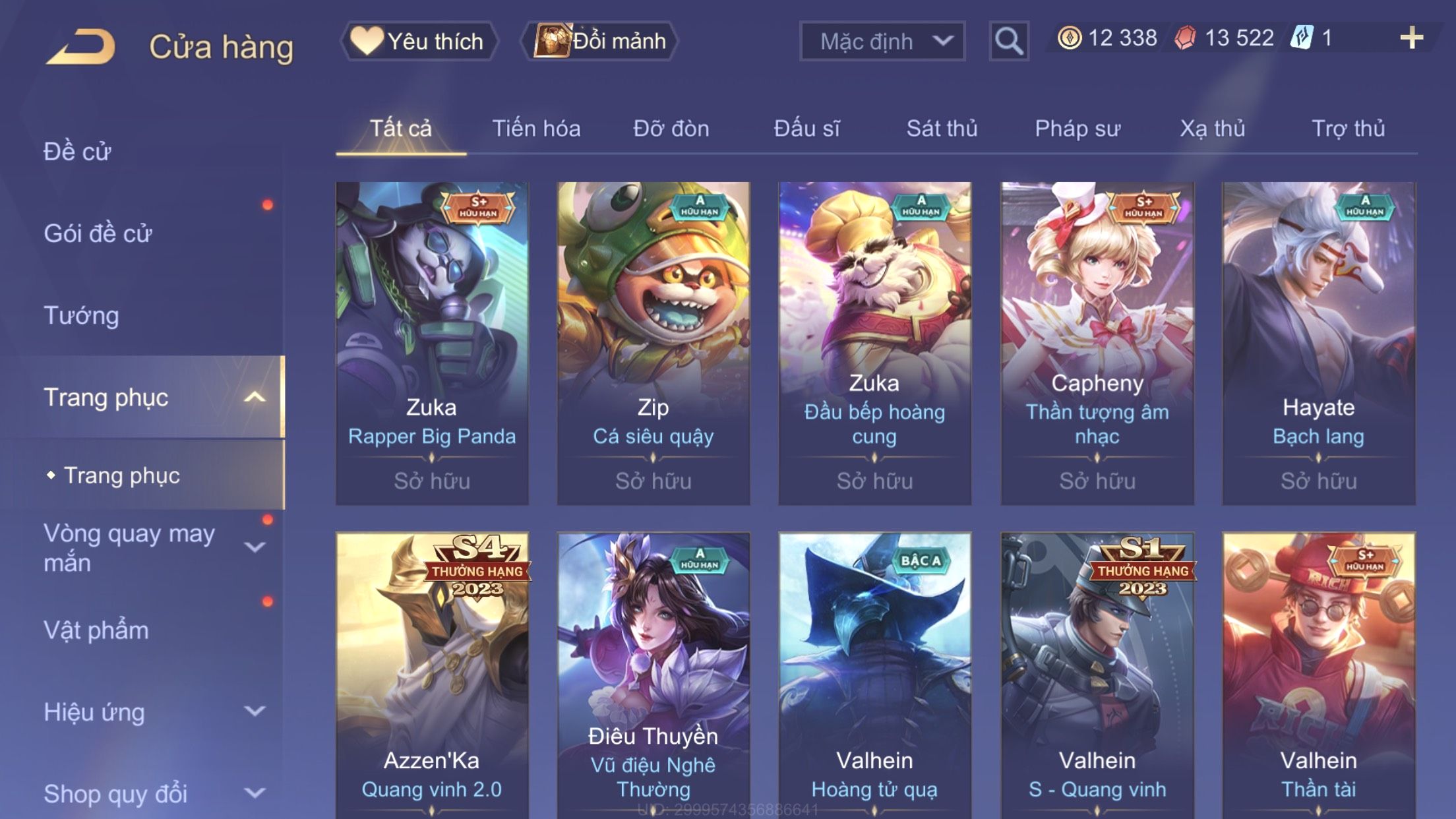Open the Vật phẩm items section
The height and width of the screenshot is (819, 1456).
pos(96,630)
